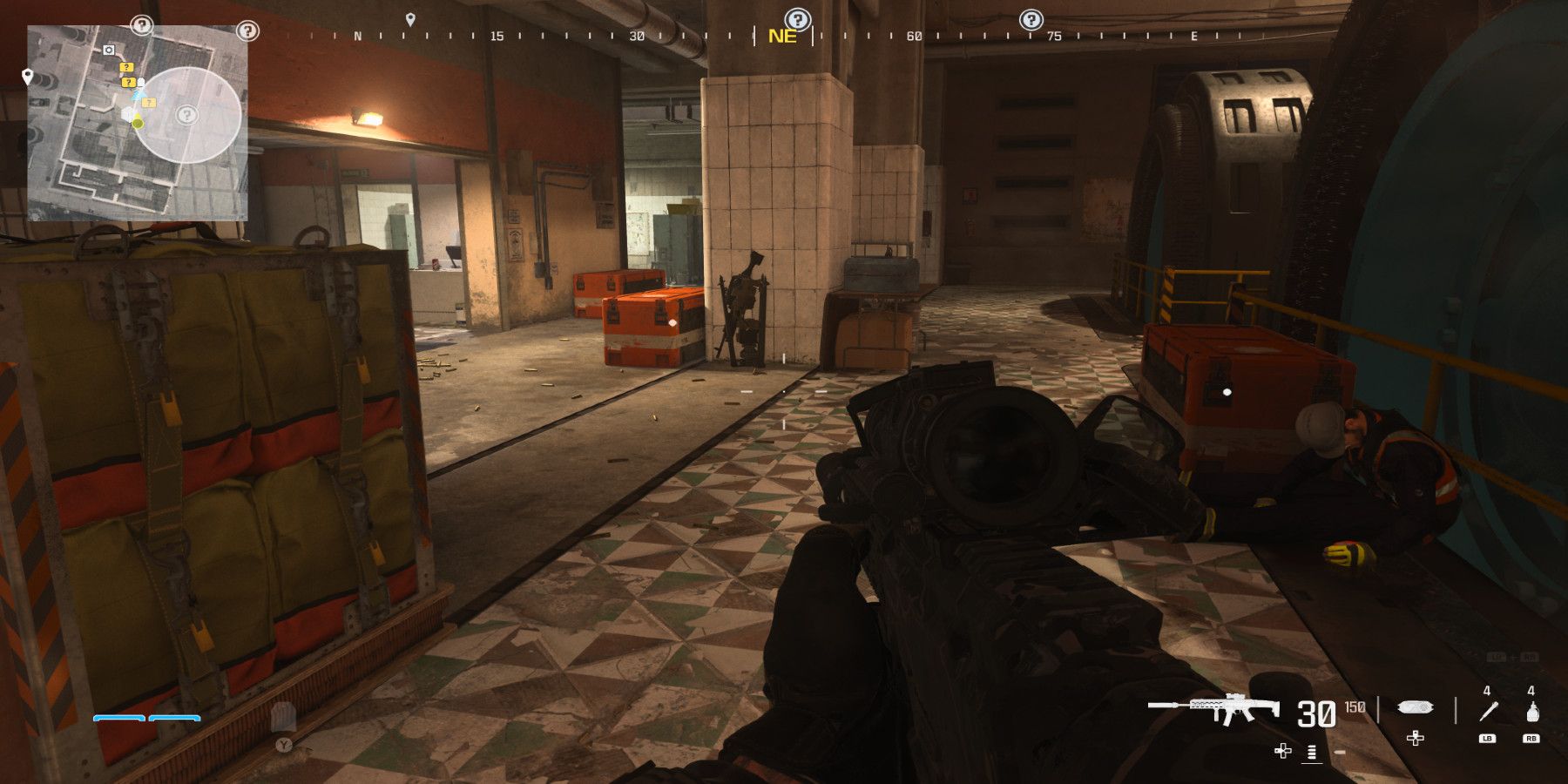Click the circled question mark left of NE
This screenshot has width=1568, height=784.
[x=797, y=18]
